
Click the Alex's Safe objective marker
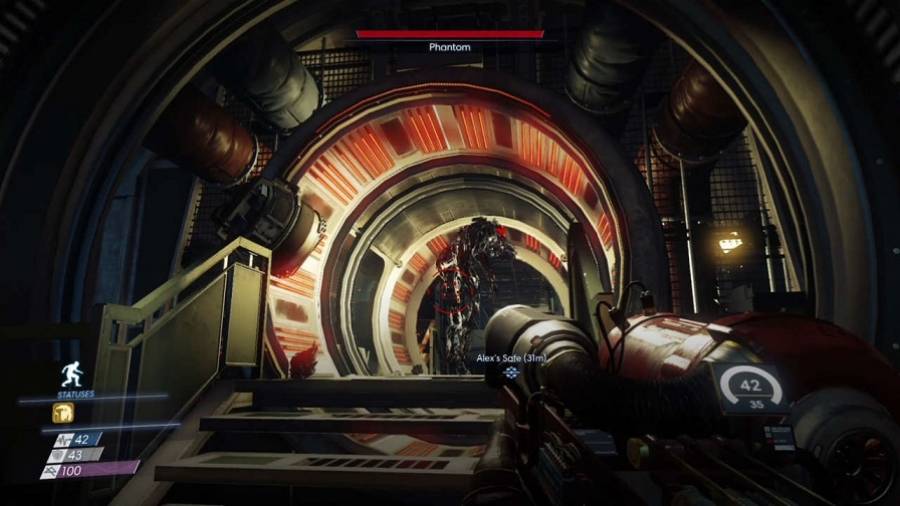(x=512, y=373)
